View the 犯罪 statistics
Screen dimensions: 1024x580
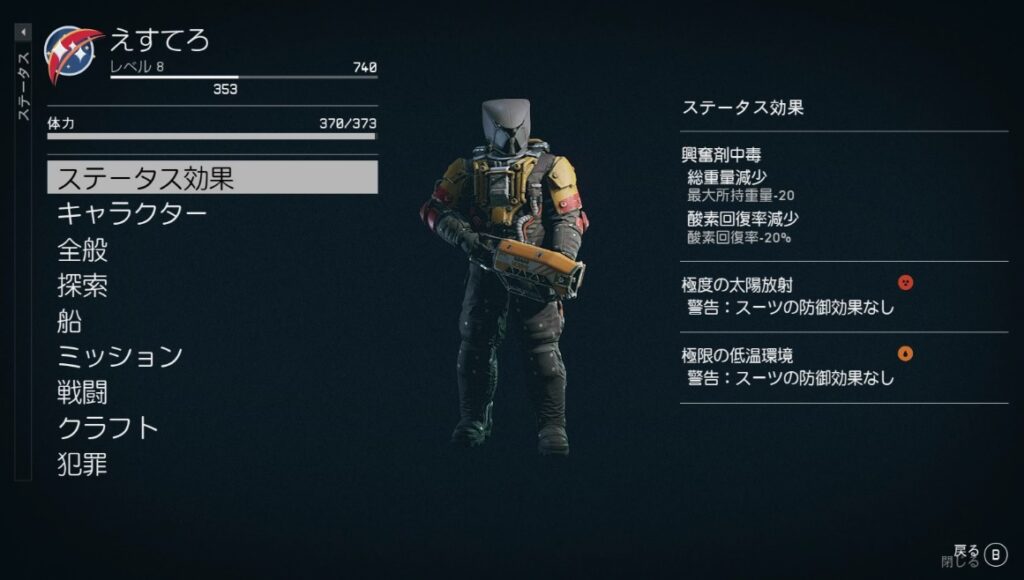click(x=83, y=464)
